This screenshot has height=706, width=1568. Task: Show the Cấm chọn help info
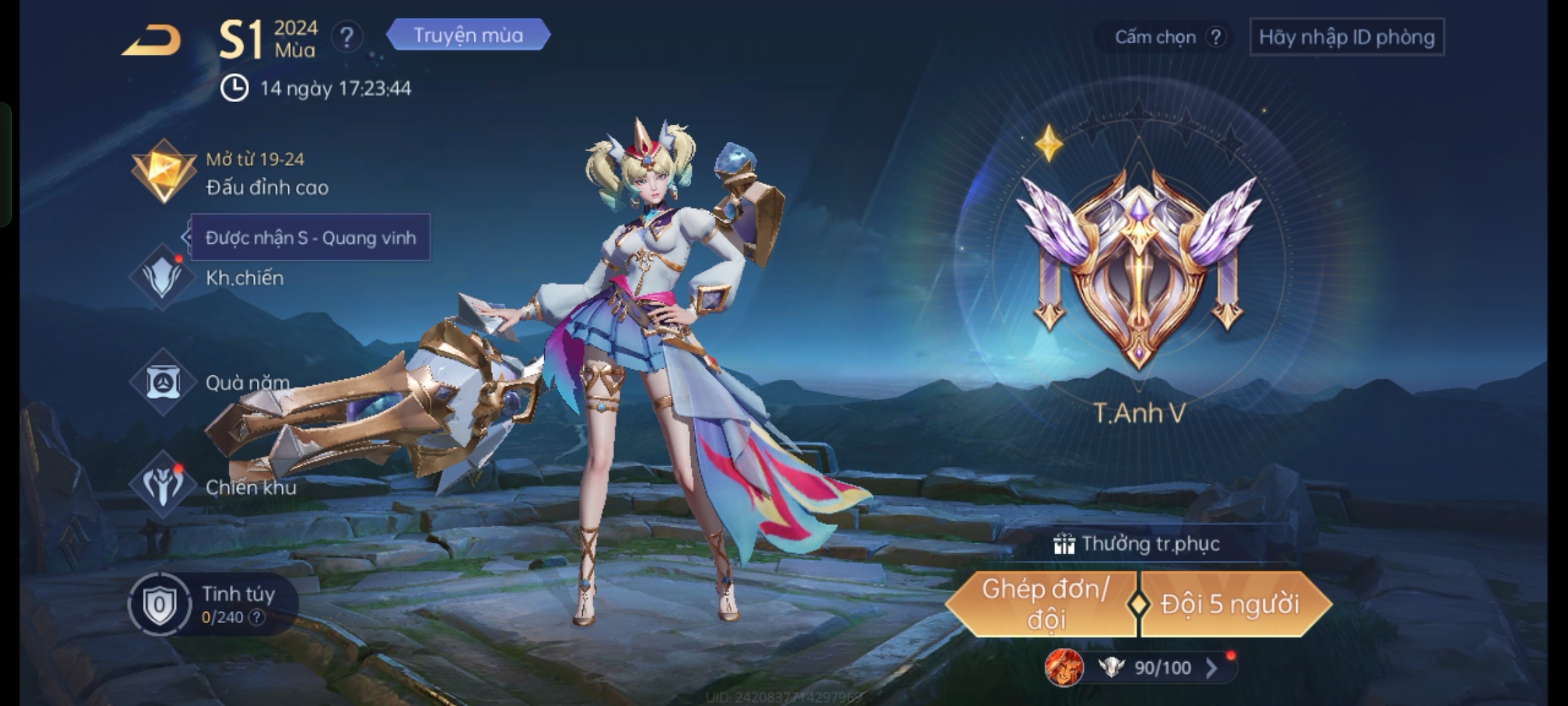[x=1215, y=37]
